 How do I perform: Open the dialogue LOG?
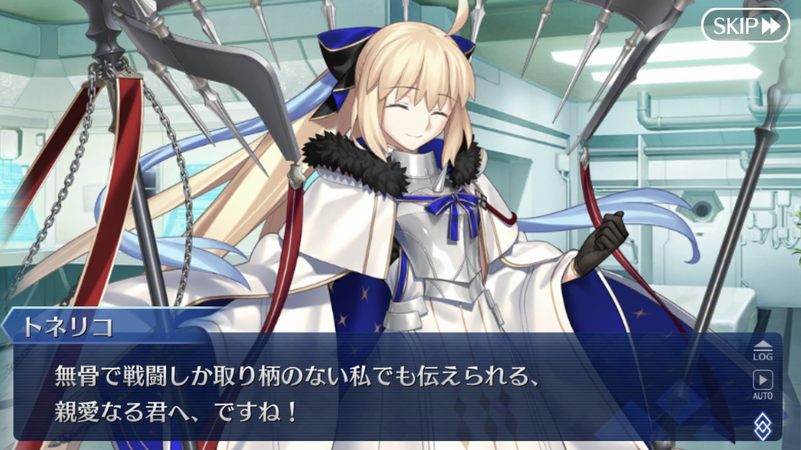coord(763,347)
